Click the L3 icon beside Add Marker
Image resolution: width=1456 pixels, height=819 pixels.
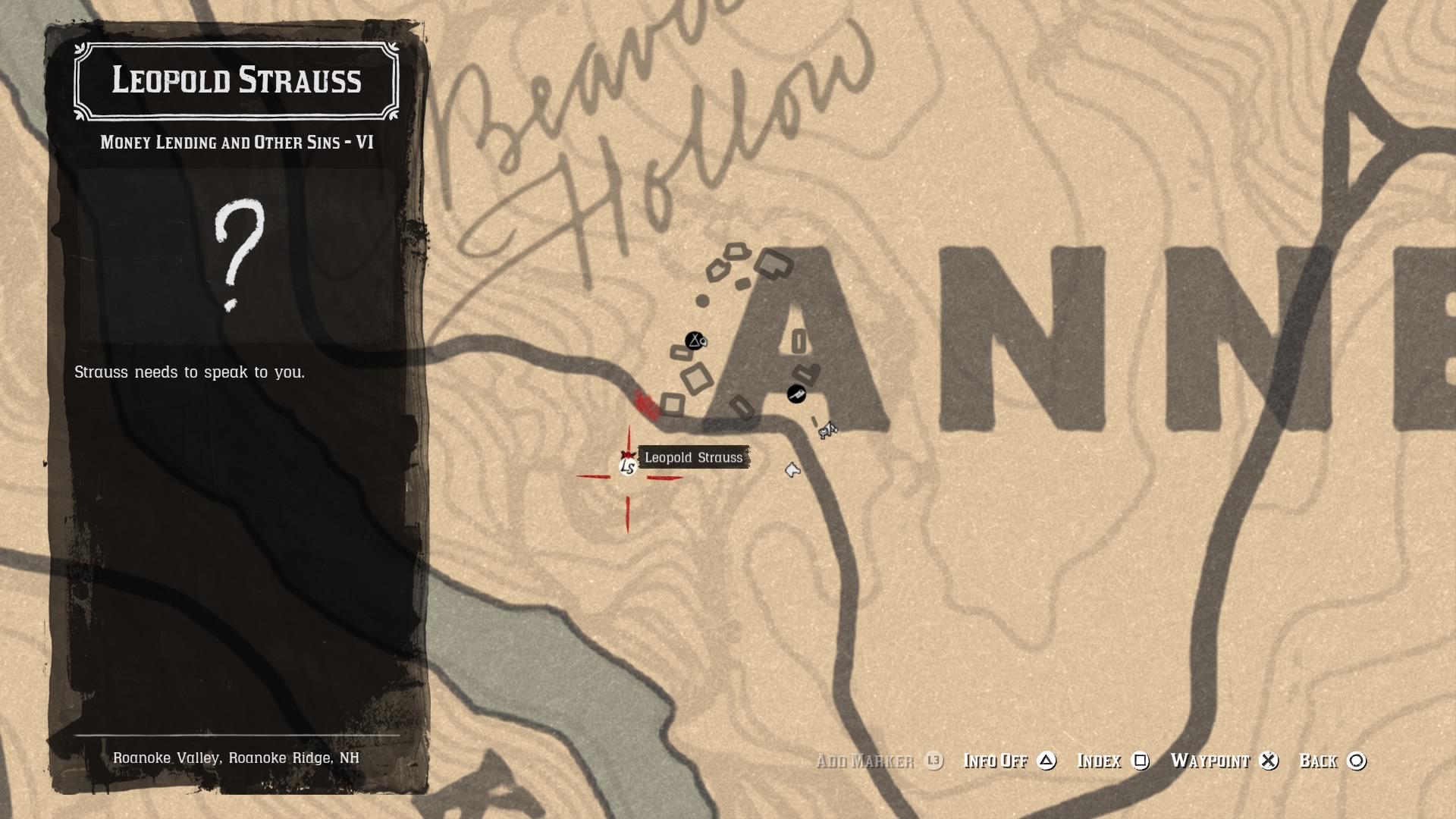(x=933, y=761)
